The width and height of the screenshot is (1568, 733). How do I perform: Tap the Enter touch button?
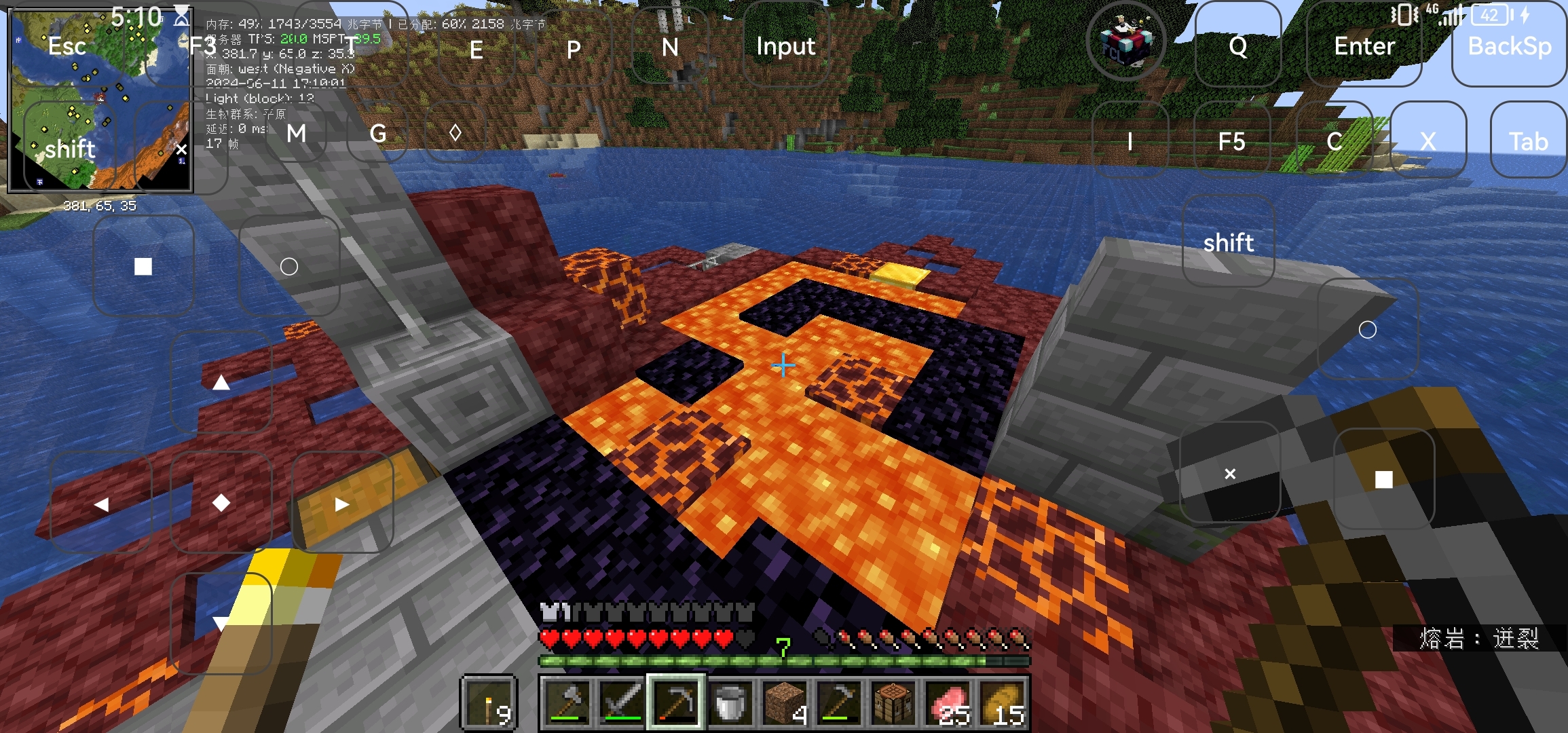click(1364, 46)
